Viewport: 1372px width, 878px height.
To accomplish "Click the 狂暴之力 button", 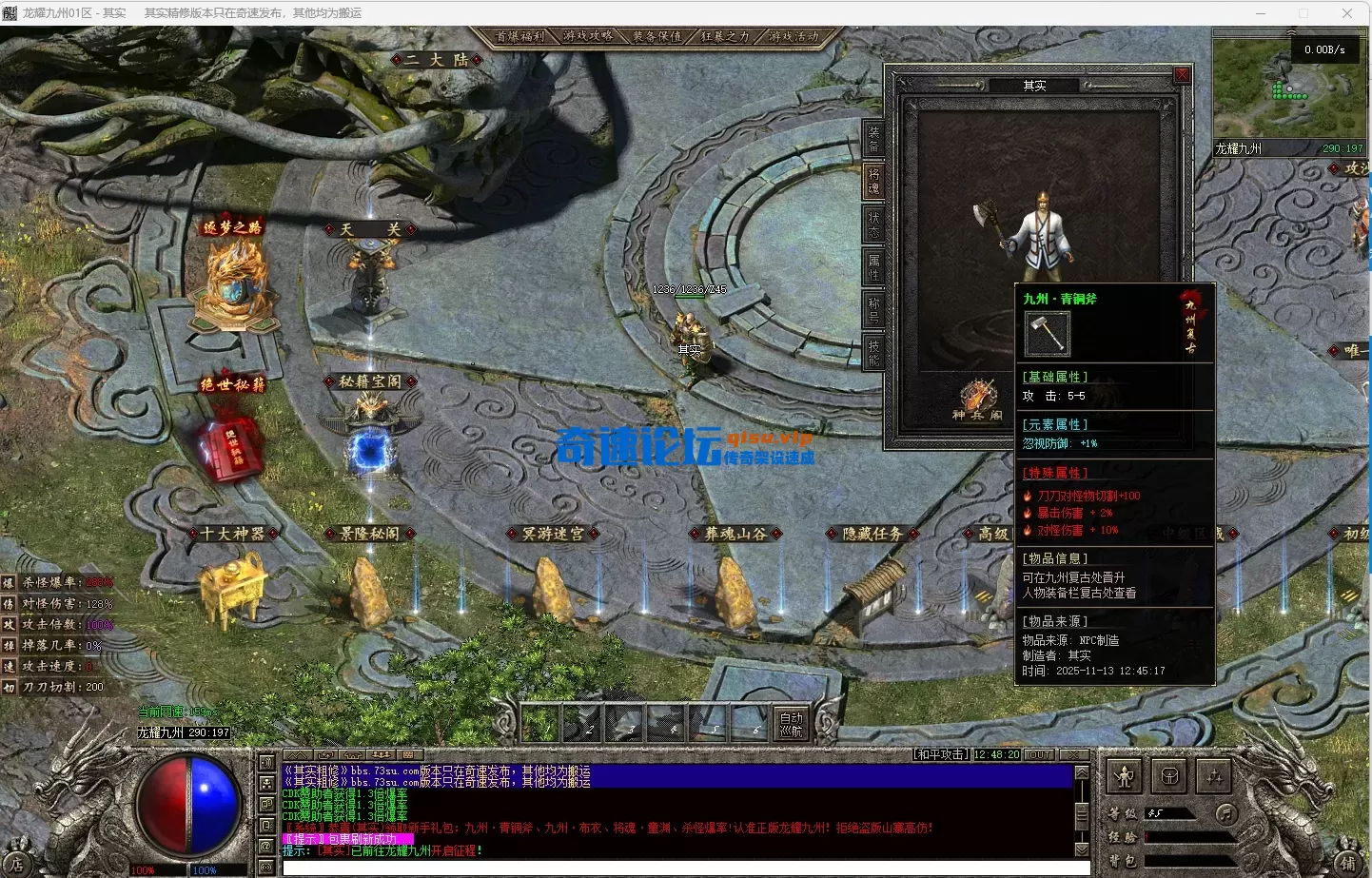I will pyautogui.click(x=725, y=36).
